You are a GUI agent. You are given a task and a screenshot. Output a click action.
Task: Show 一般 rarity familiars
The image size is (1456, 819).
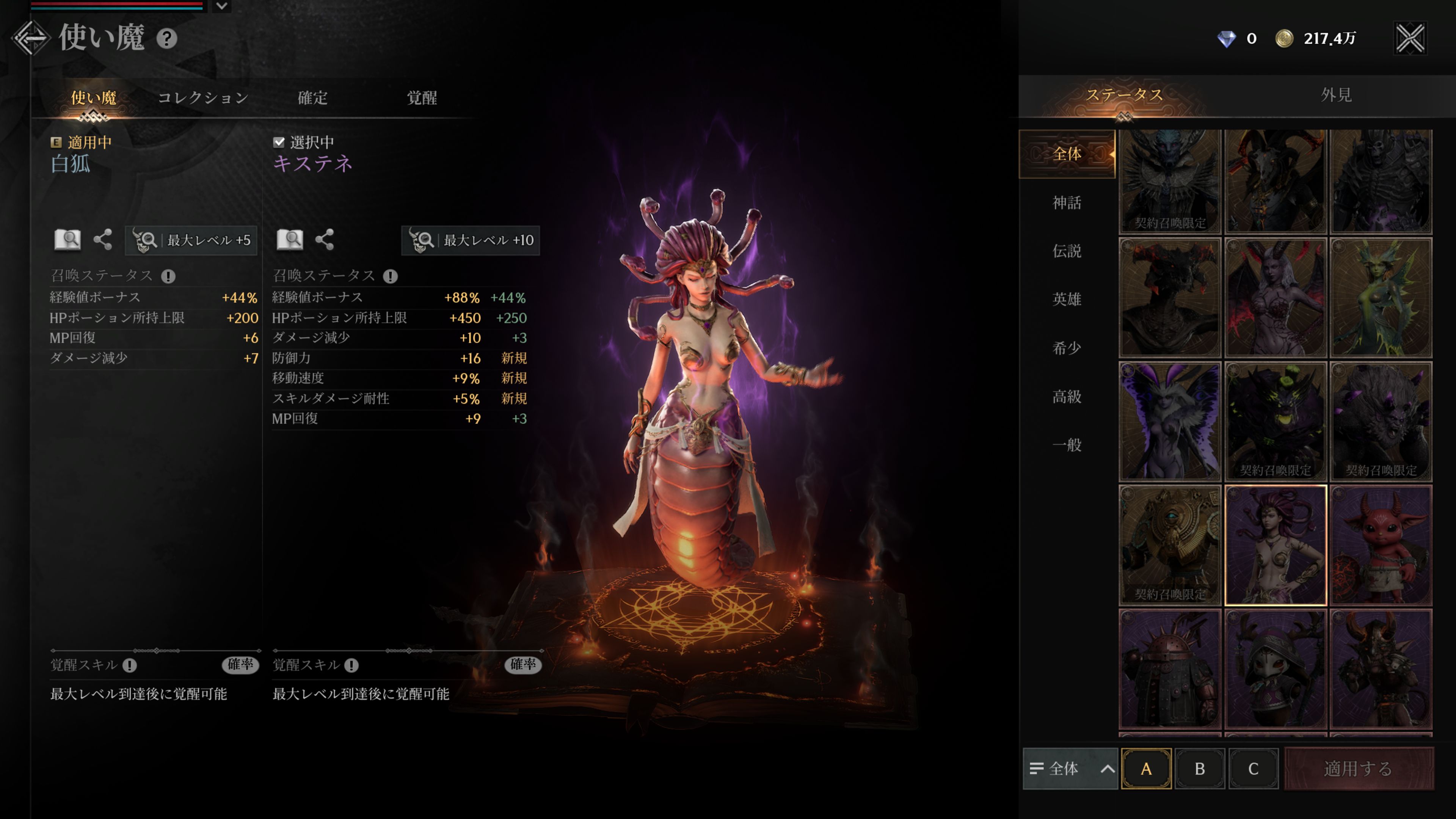1067,445
